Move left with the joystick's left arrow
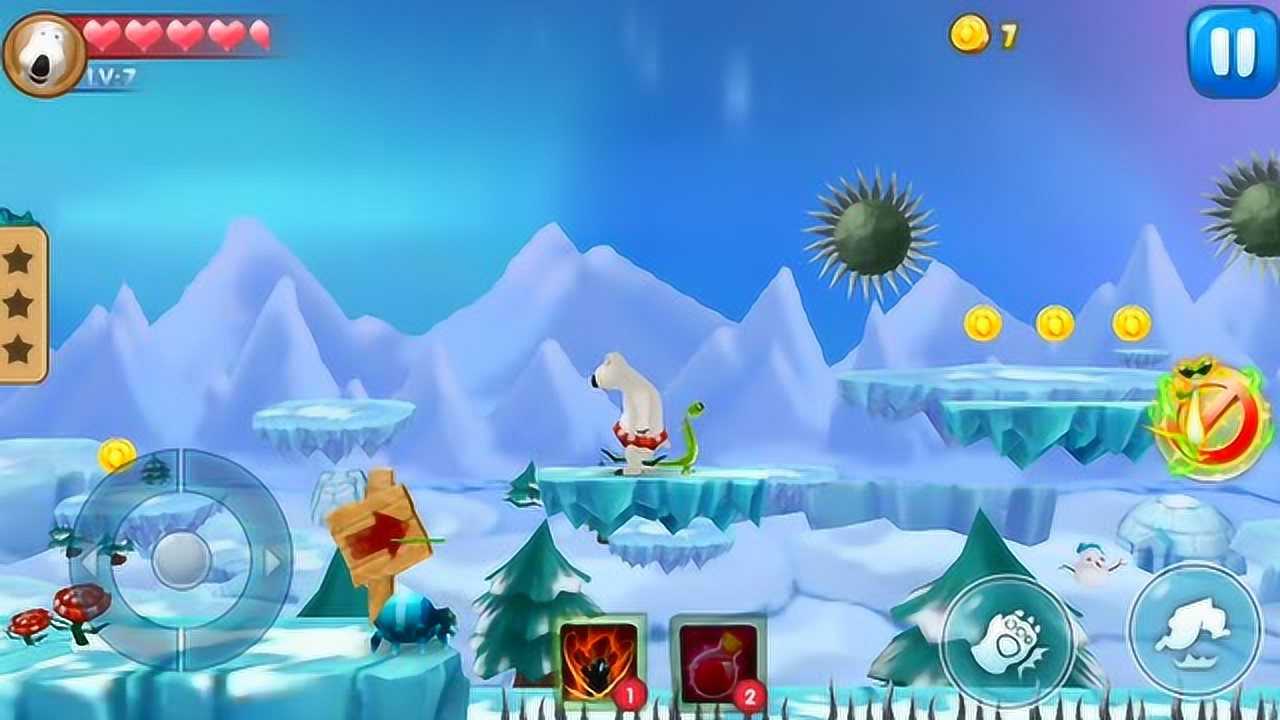The width and height of the screenshot is (1280, 720). pos(92,560)
